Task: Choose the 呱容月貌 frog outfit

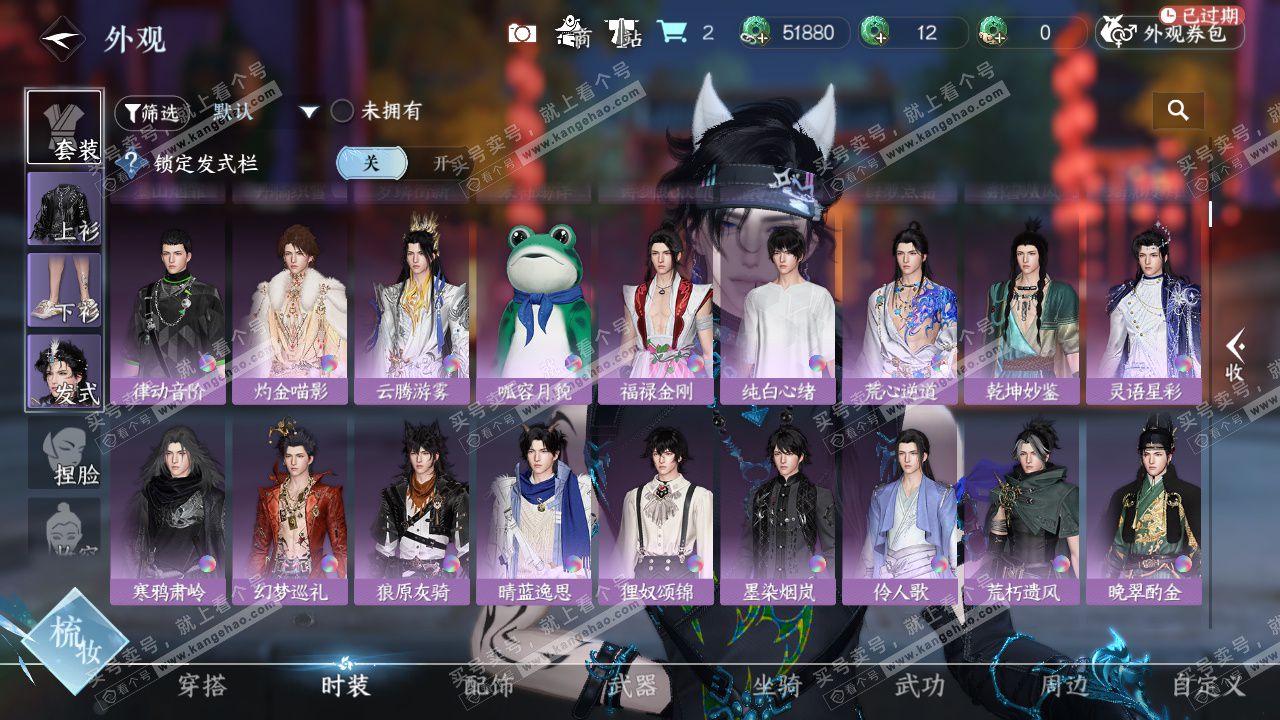Action: click(x=535, y=310)
